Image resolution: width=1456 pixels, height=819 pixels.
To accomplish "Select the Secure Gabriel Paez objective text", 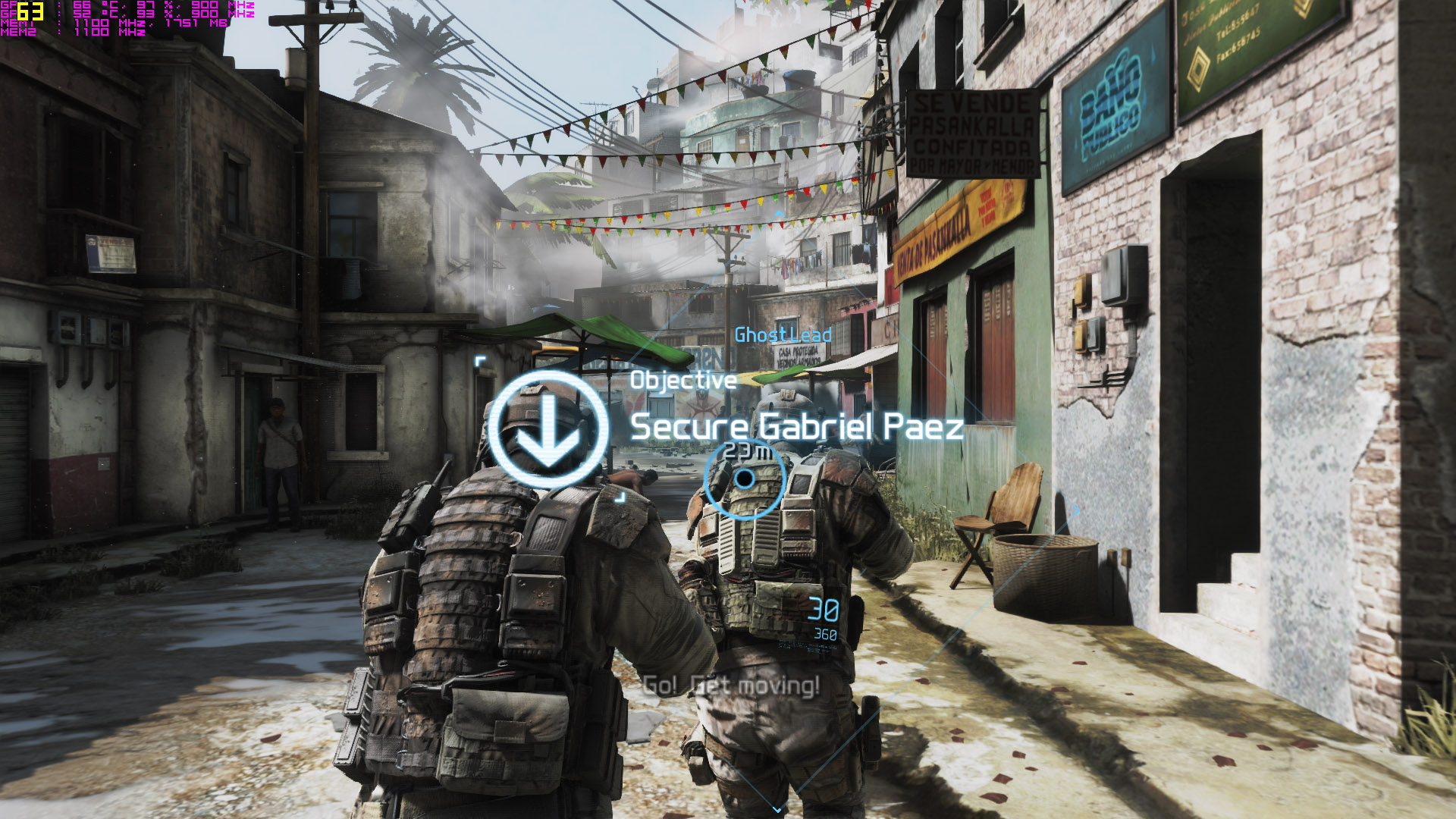I will (796, 427).
